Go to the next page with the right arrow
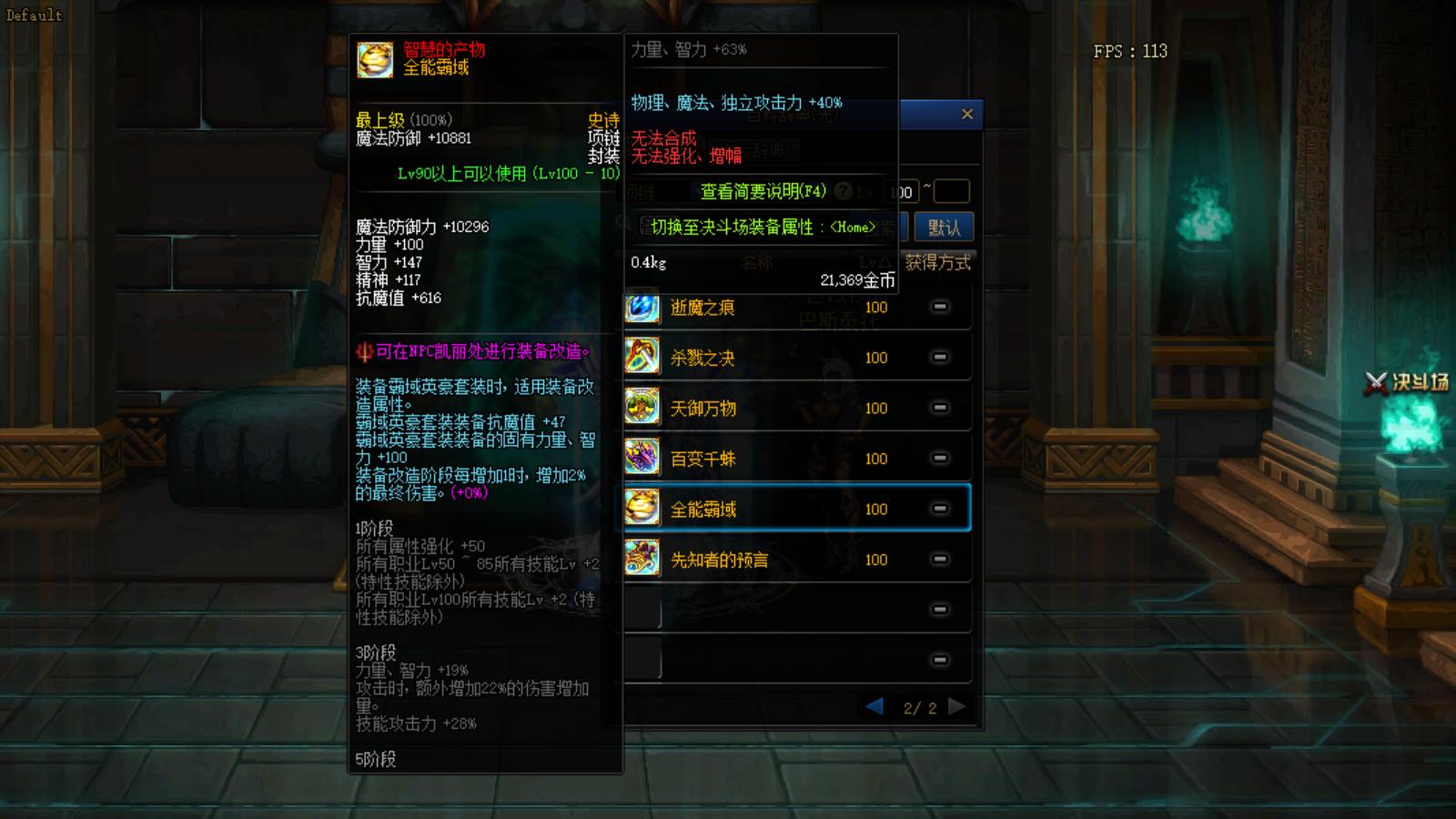This screenshot has width=1456, height=819. [x=956, y=706]
